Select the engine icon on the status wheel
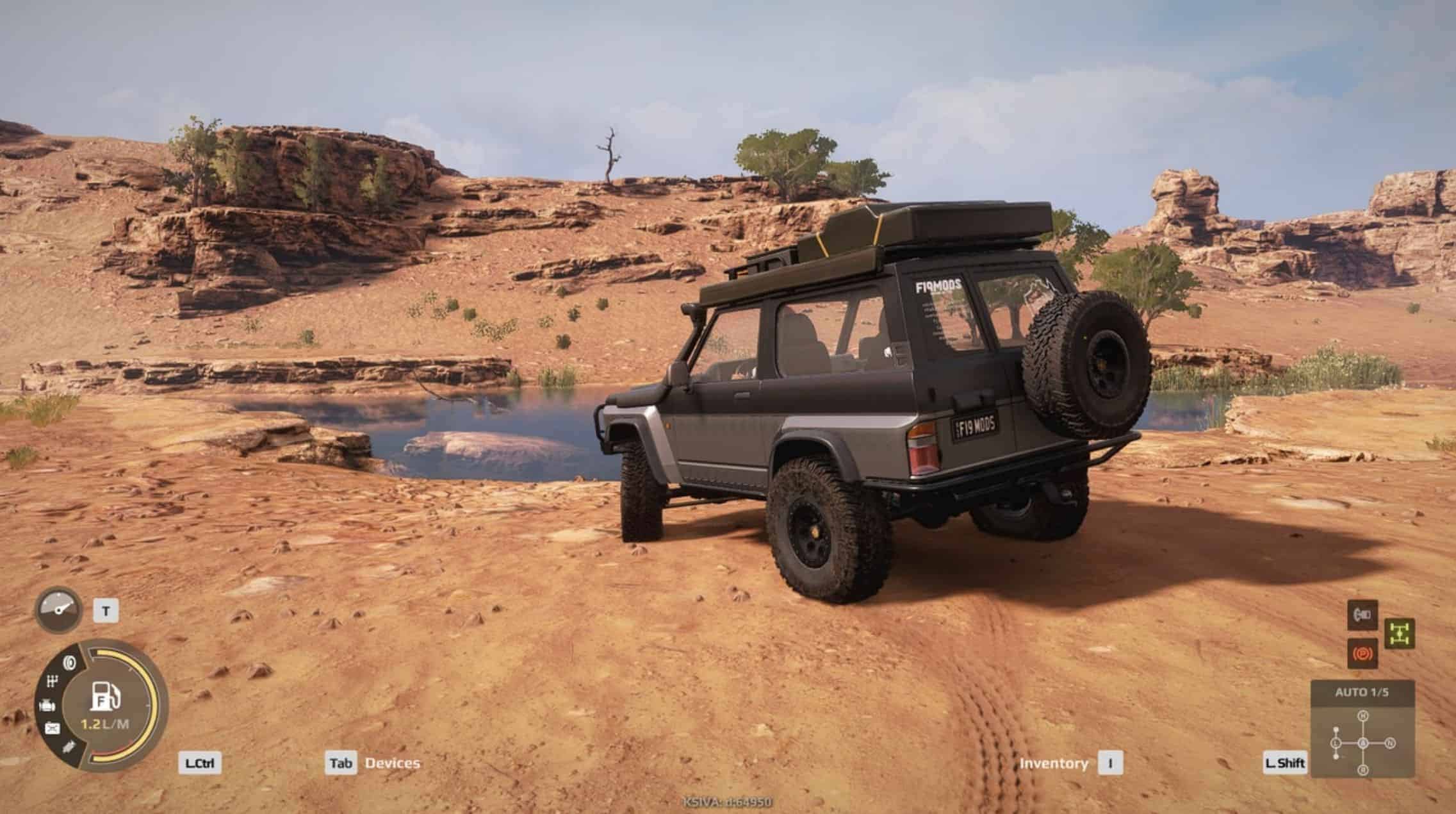Image resolution: width=1456 pixels, height=814 pixels. pyautogui.click(x=47, y=706)
